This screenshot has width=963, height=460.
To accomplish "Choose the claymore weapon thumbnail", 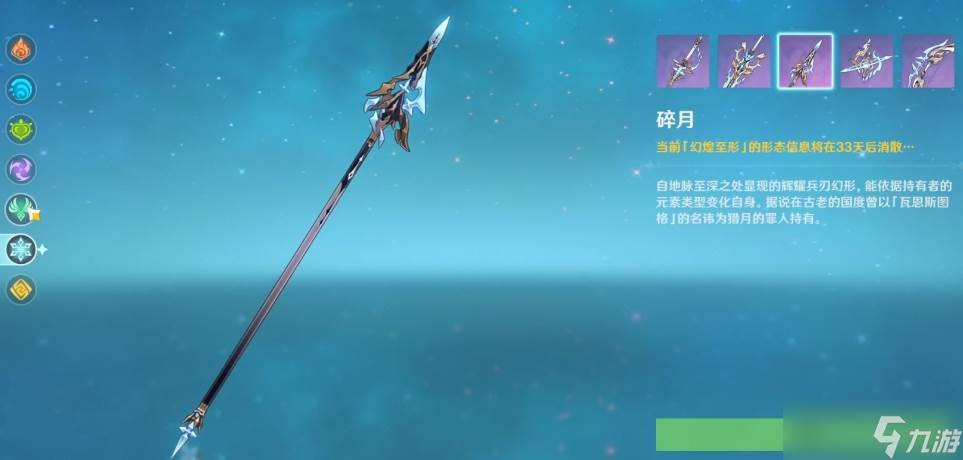I will point(743,62).
